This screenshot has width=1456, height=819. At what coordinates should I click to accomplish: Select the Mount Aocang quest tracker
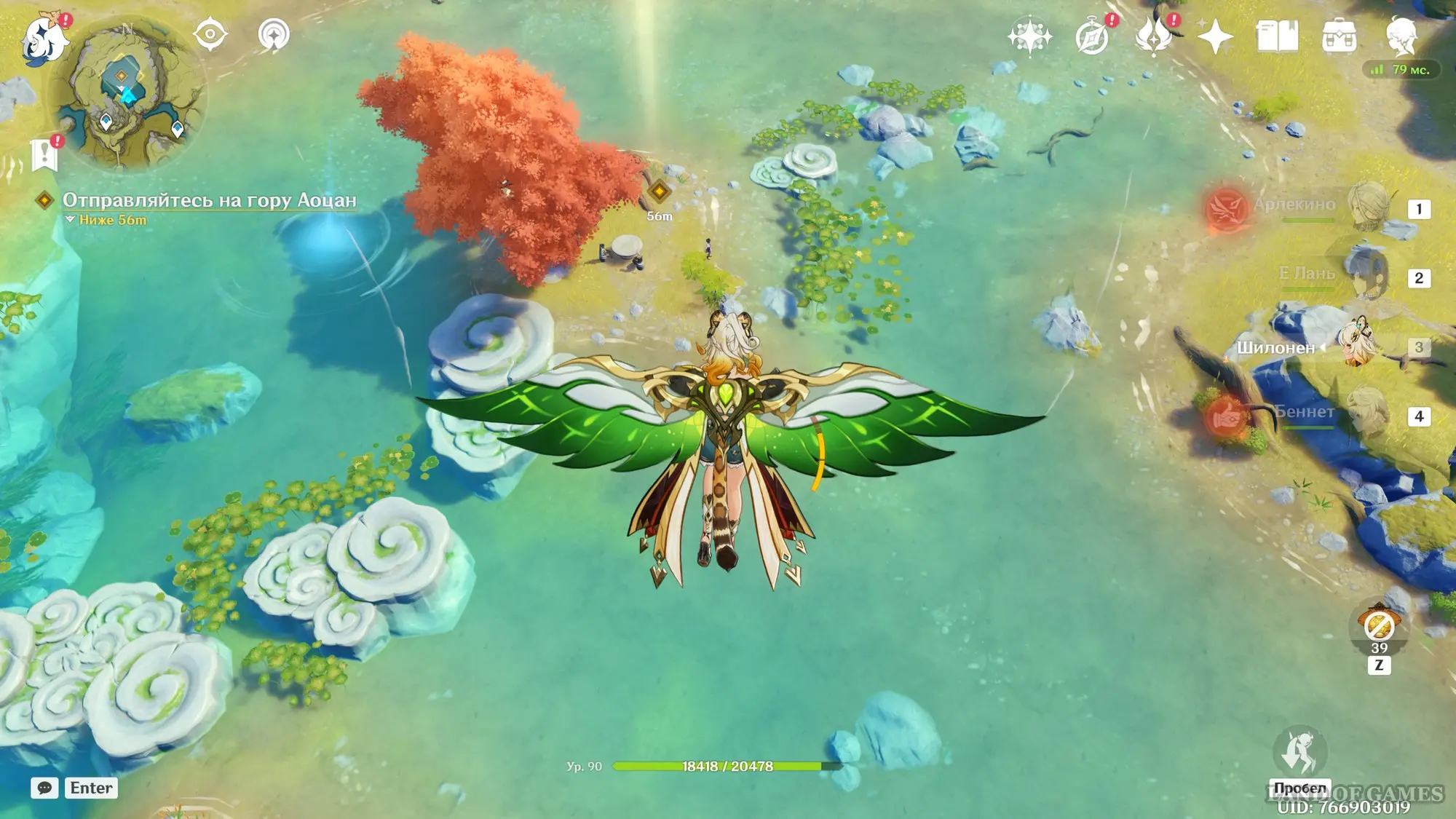(x=209, y=200)
